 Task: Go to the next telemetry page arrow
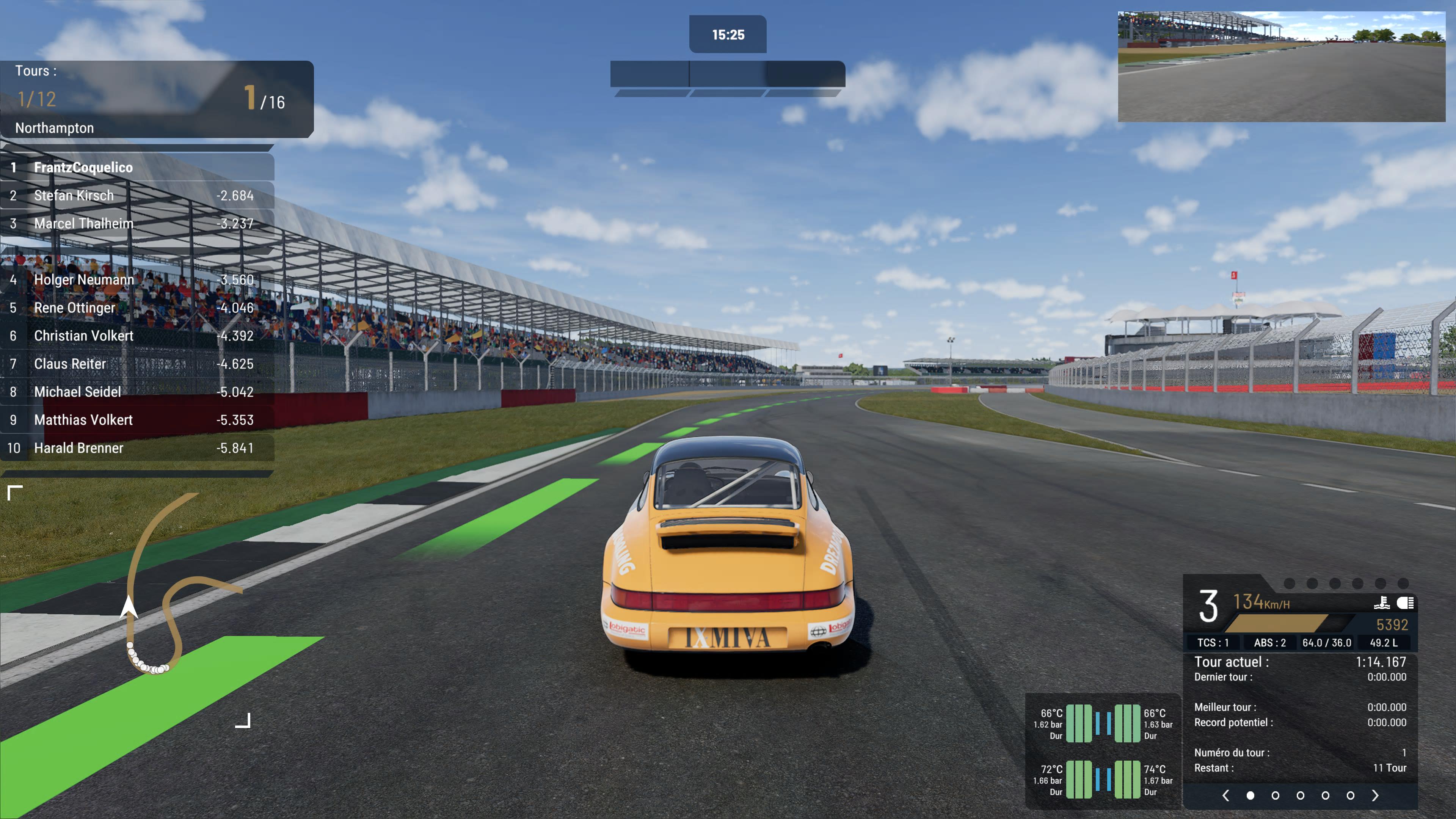[1374, 795]
